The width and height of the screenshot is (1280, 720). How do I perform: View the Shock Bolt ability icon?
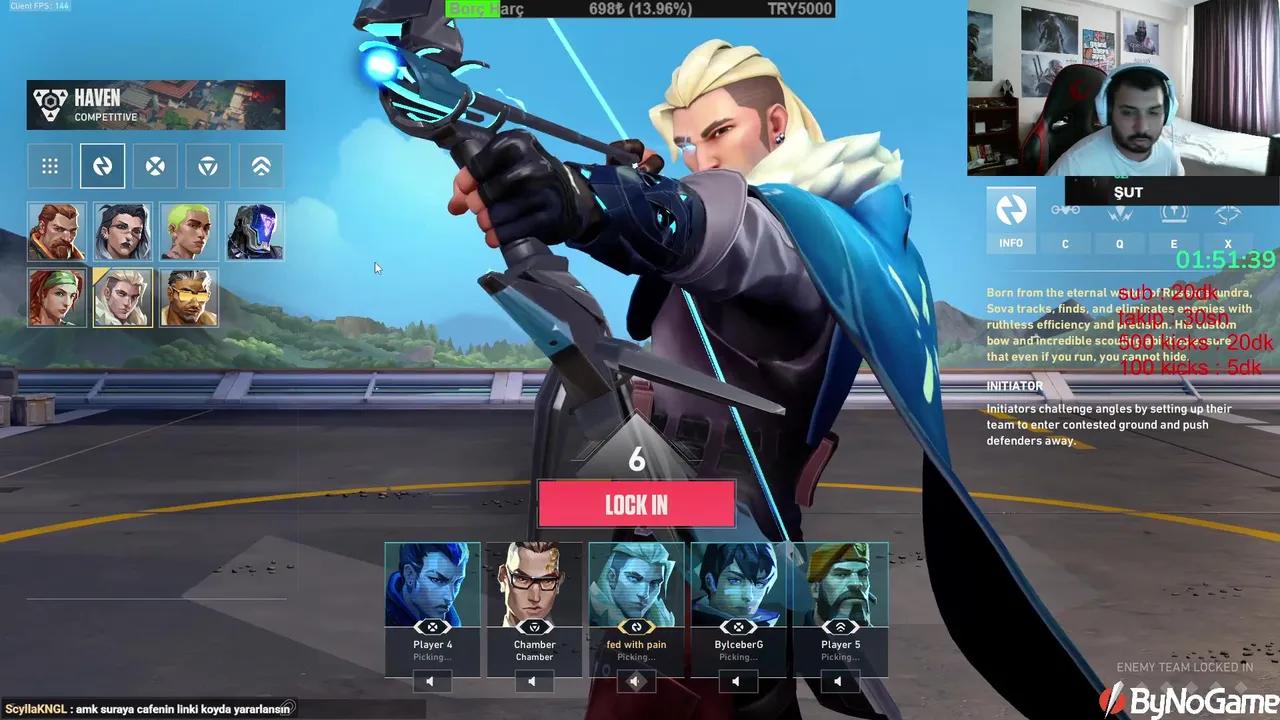pos(1119,212)
